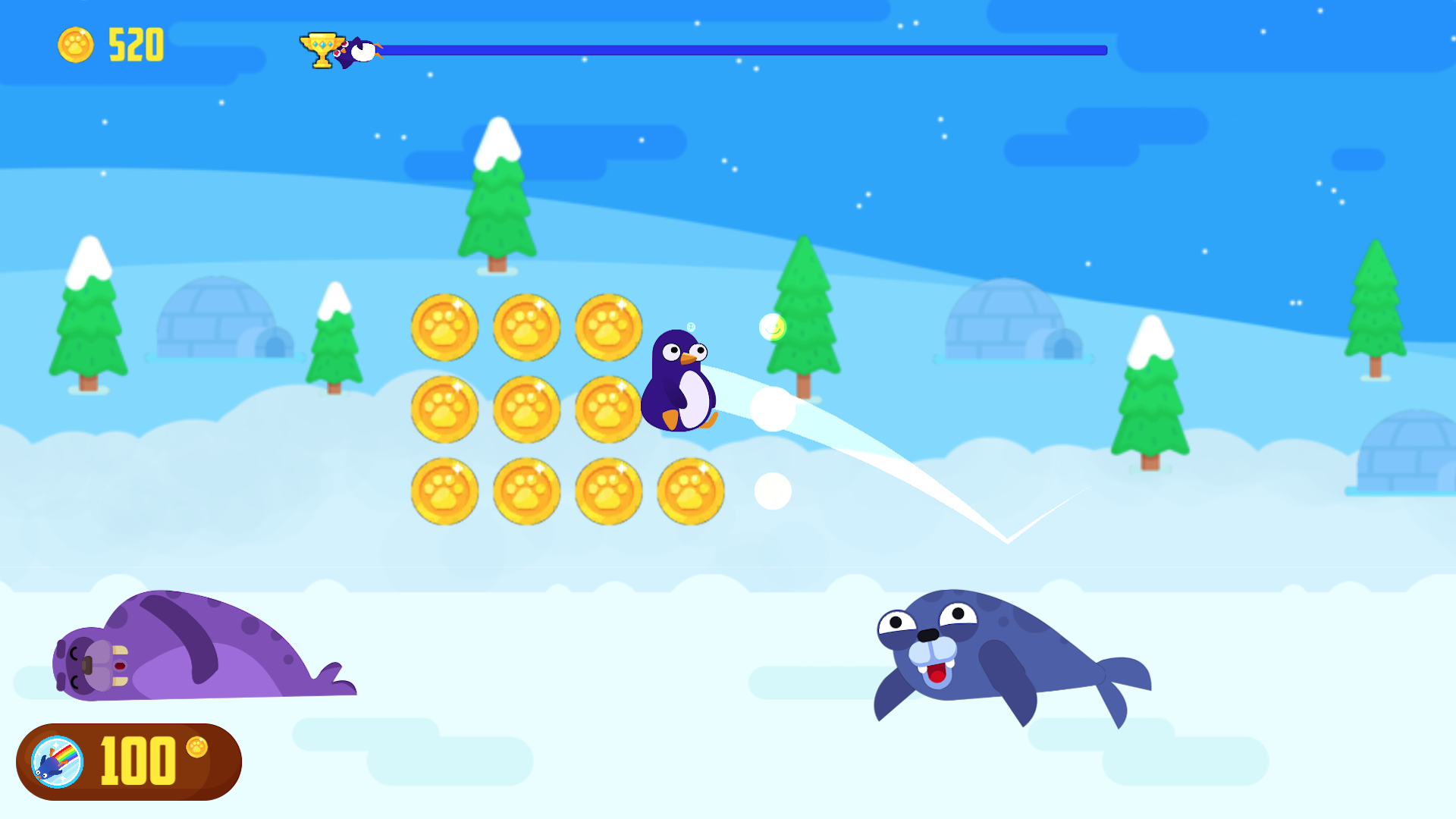The height and width of the screenshot is (819, 1456).
Task: Click the small coin icon beside the 100 price
Action: [196, 748]
